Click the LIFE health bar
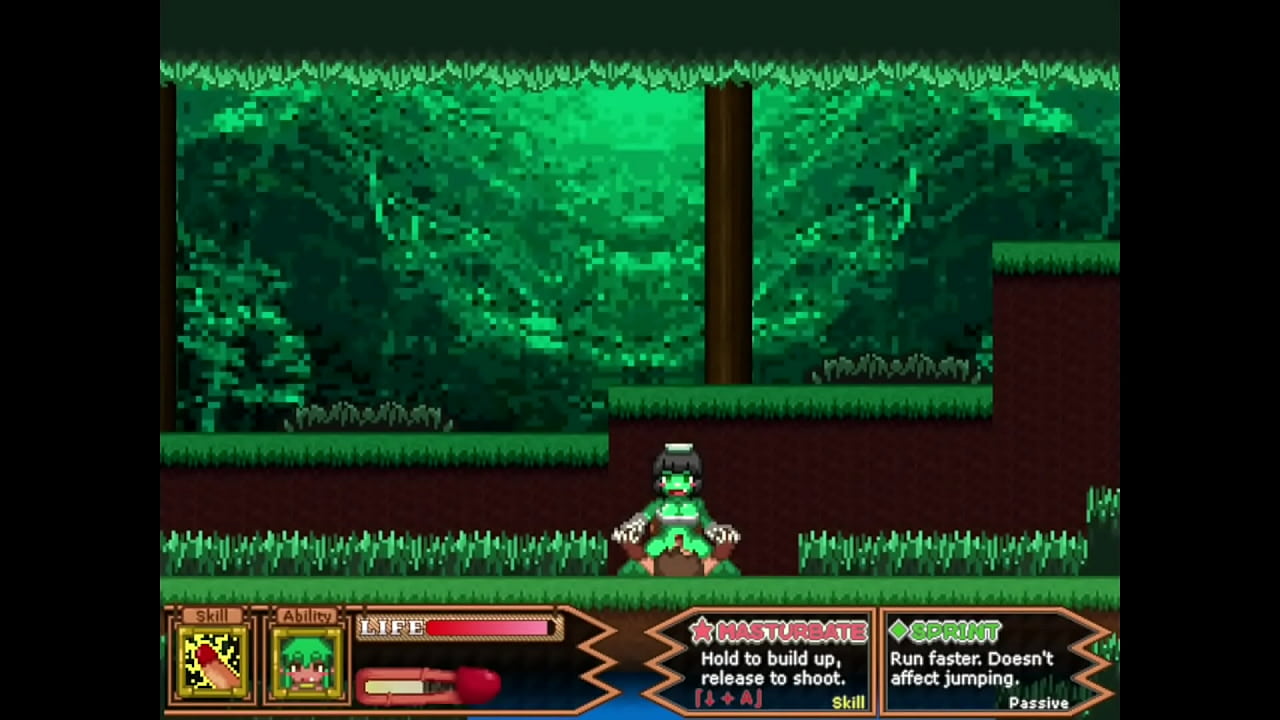 [x=458, y=629]
